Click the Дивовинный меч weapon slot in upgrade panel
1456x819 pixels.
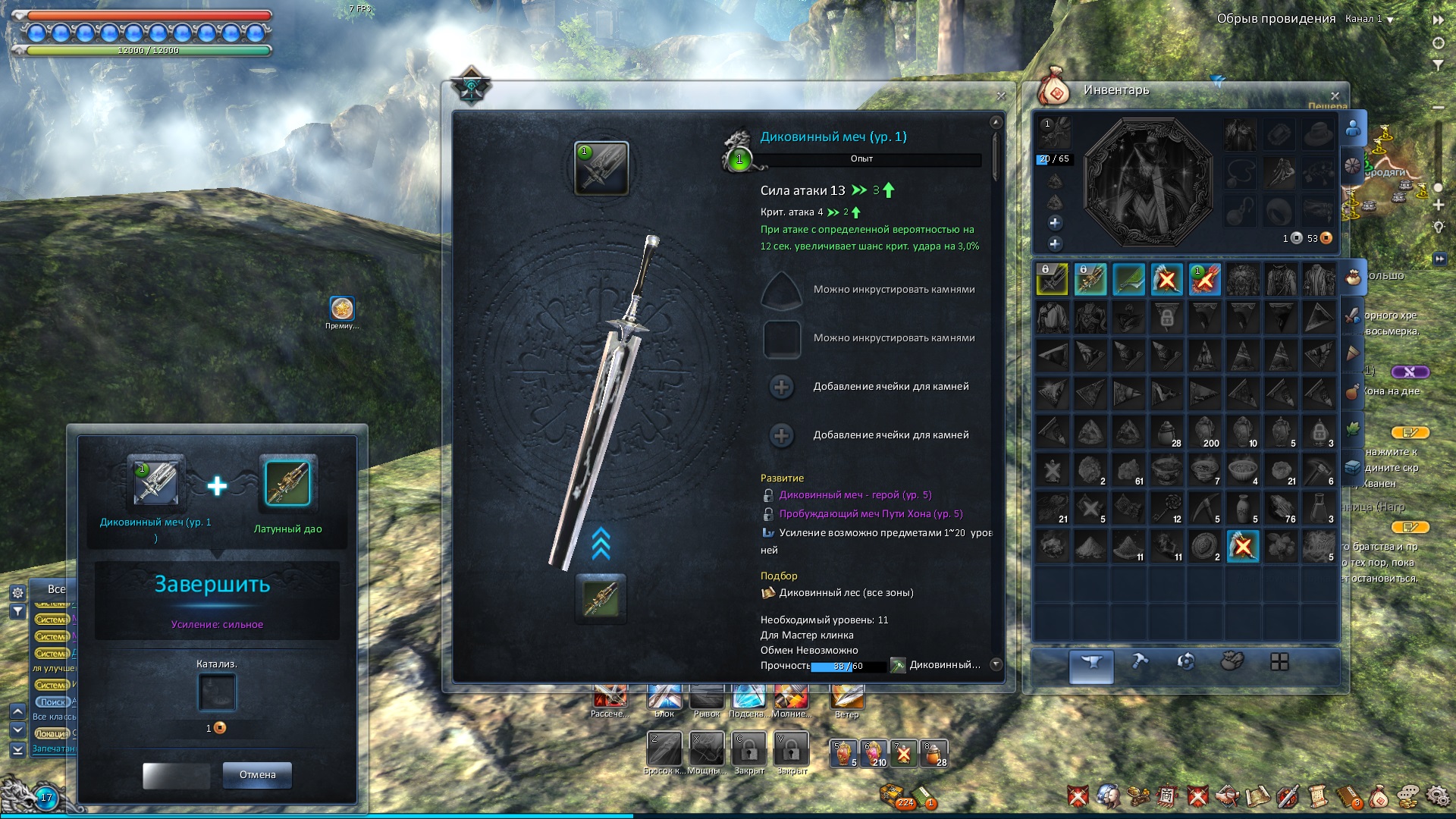156,482
